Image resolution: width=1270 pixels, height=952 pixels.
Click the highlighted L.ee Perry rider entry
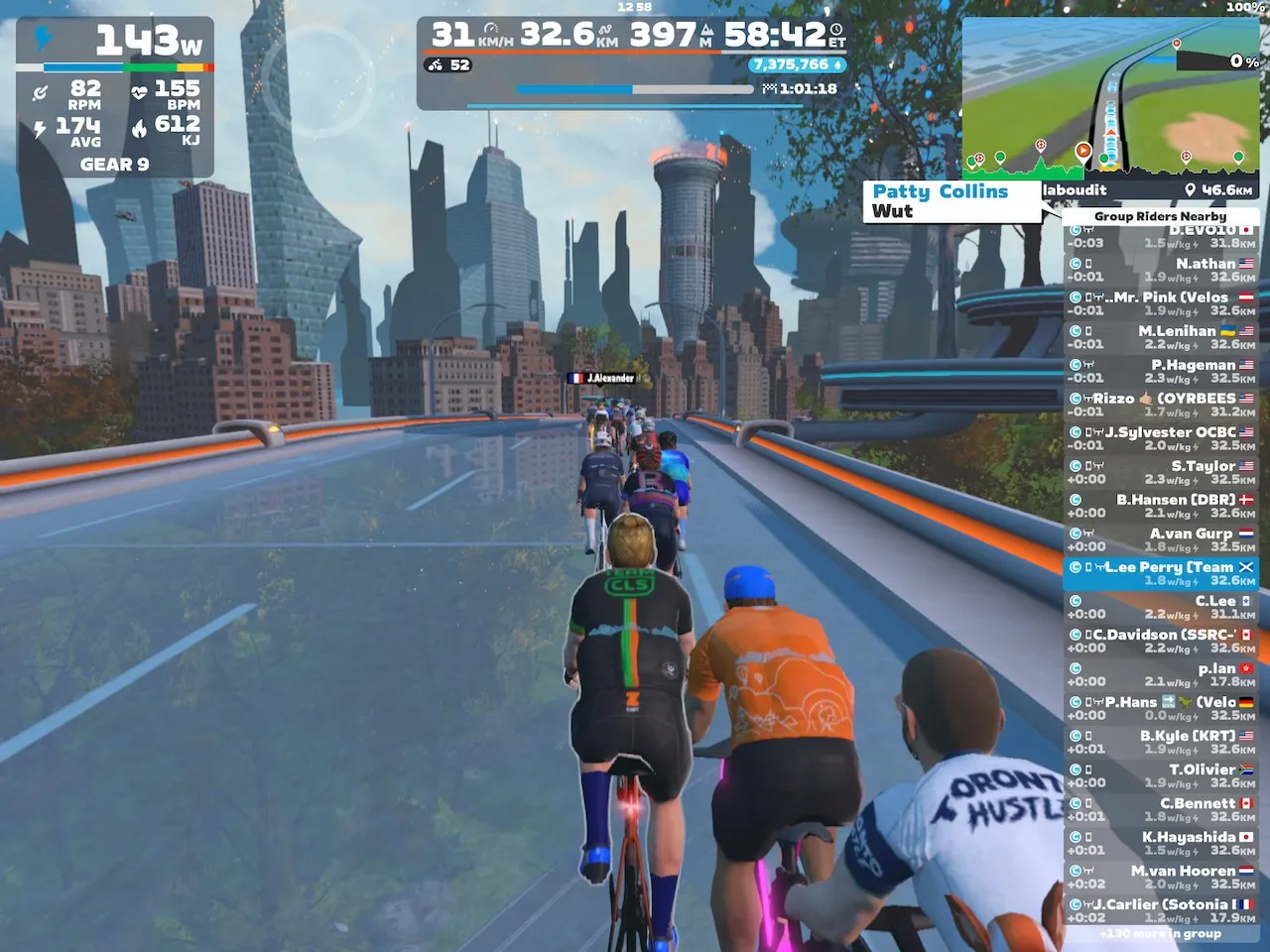(x=1161, y=573)
